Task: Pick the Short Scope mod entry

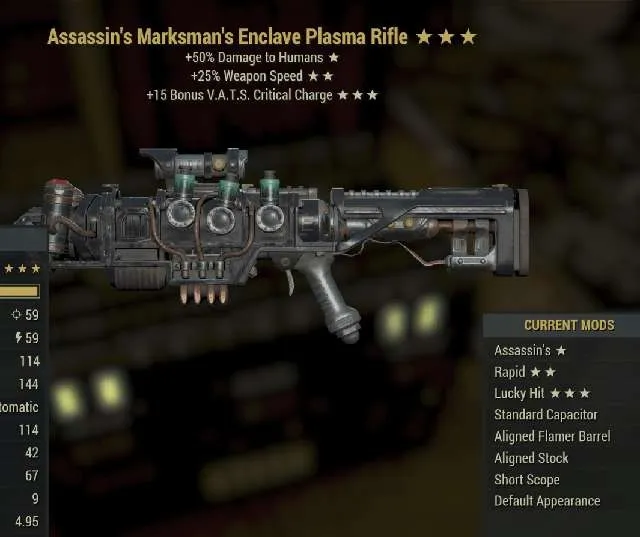Action: point(527,479)
